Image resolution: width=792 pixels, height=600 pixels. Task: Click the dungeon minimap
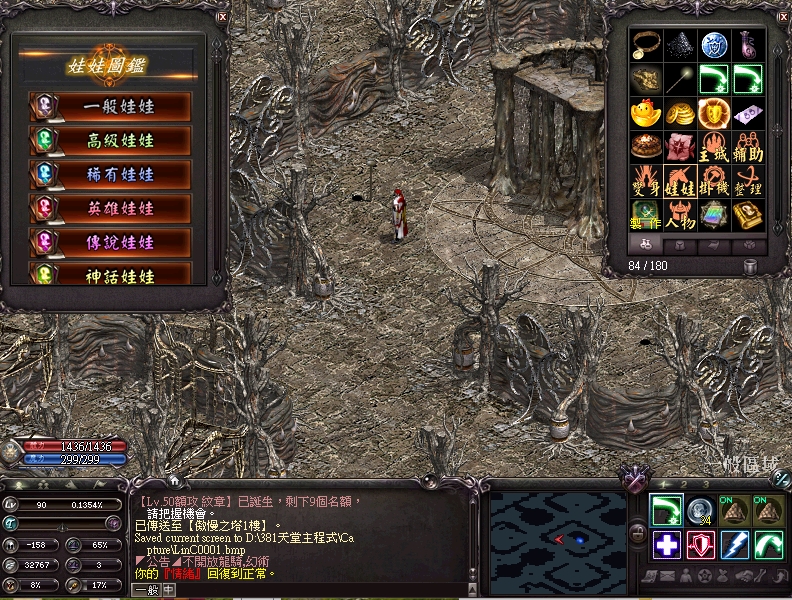(556, 539)
